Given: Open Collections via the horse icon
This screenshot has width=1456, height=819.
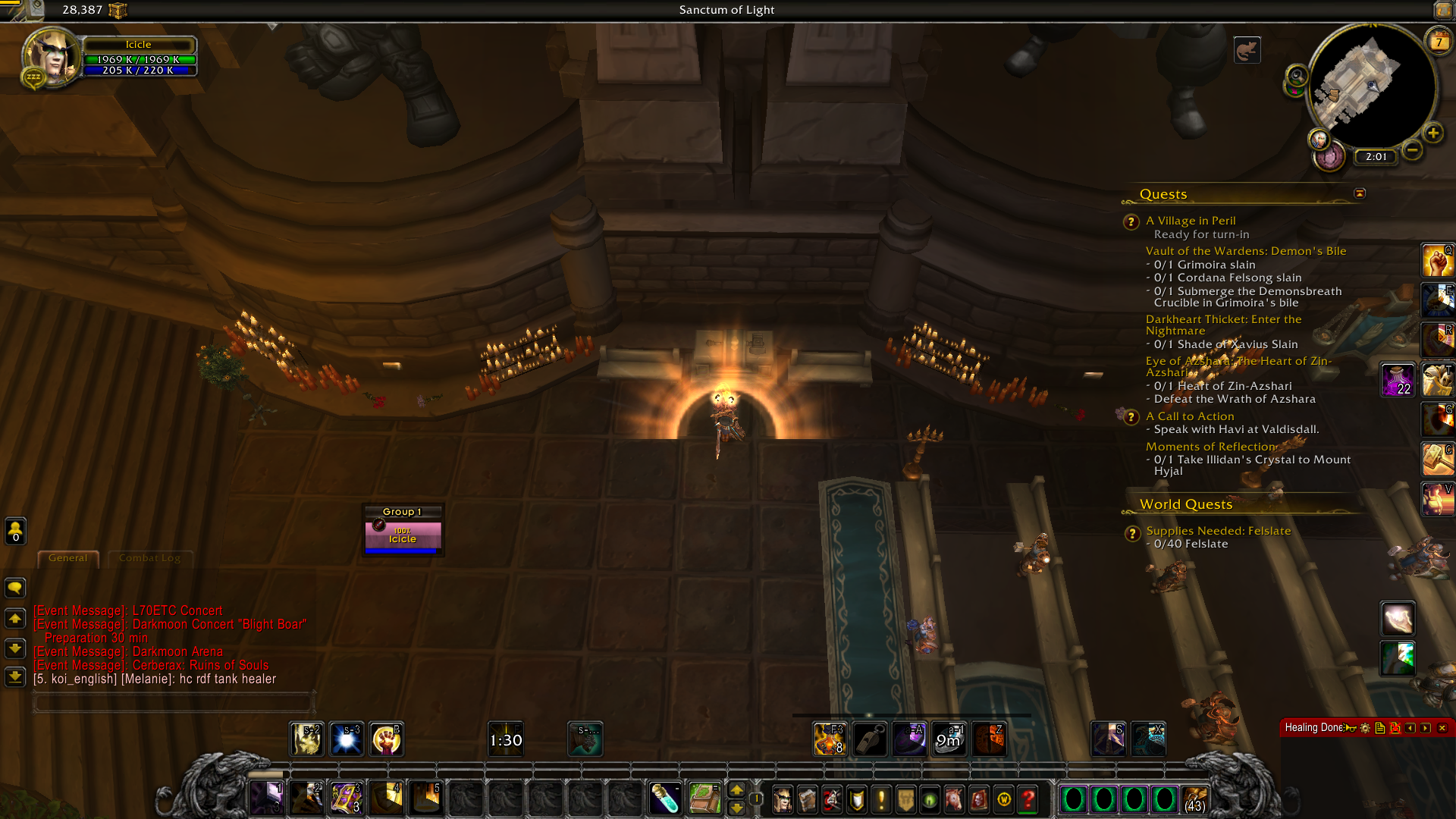Looking at the screenshot, I should 955,799.
